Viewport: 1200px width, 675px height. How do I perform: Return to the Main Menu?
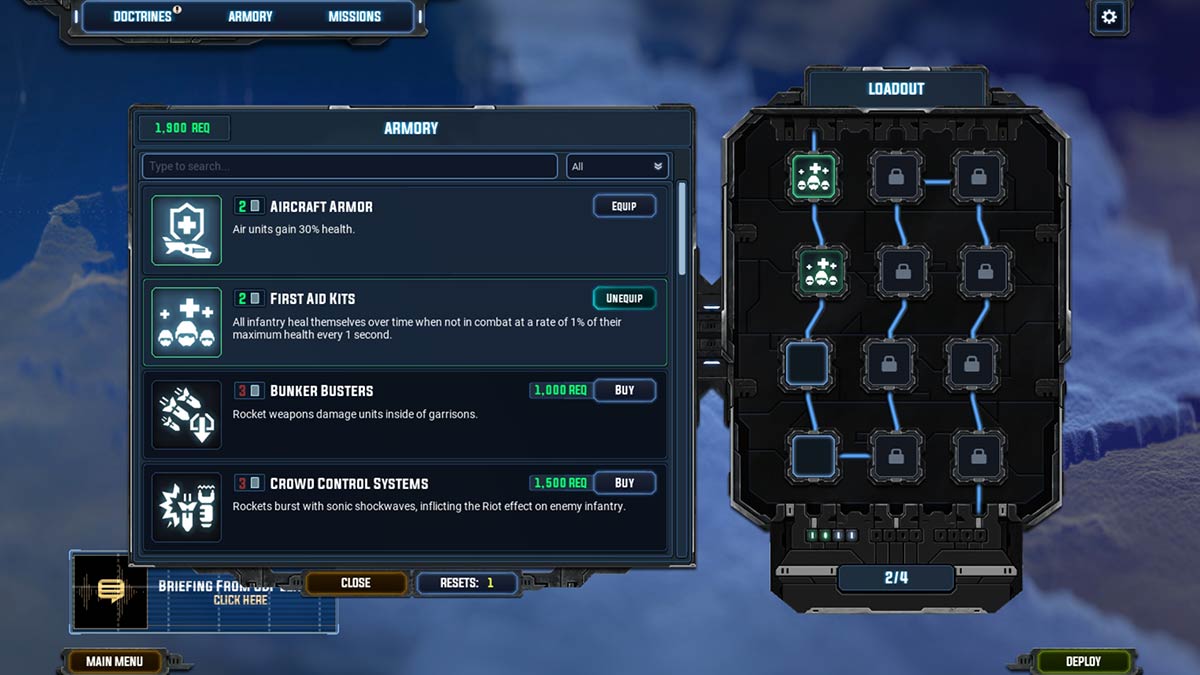pos(114,661)
